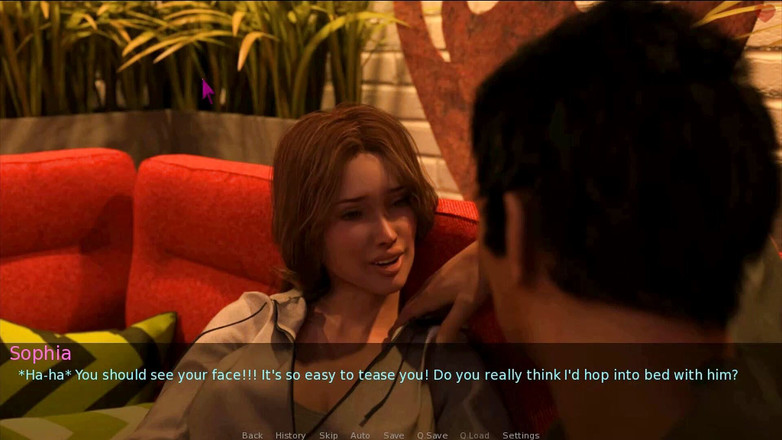Open the Save game screen
The height and width of the screenshot is (440, 782).
[394, 435]
